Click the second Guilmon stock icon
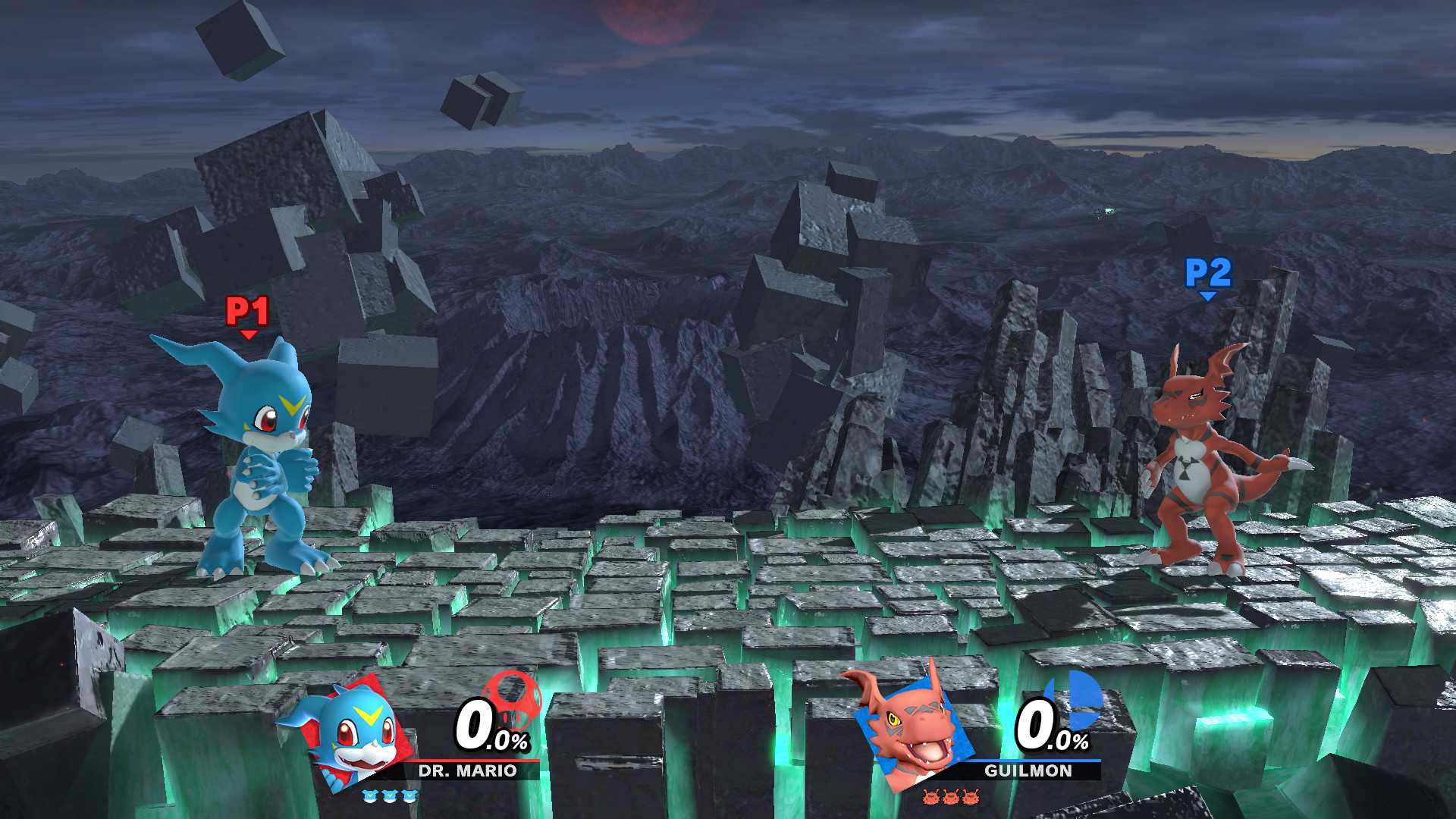1456x819 pixels. click(x=951, y=797)
